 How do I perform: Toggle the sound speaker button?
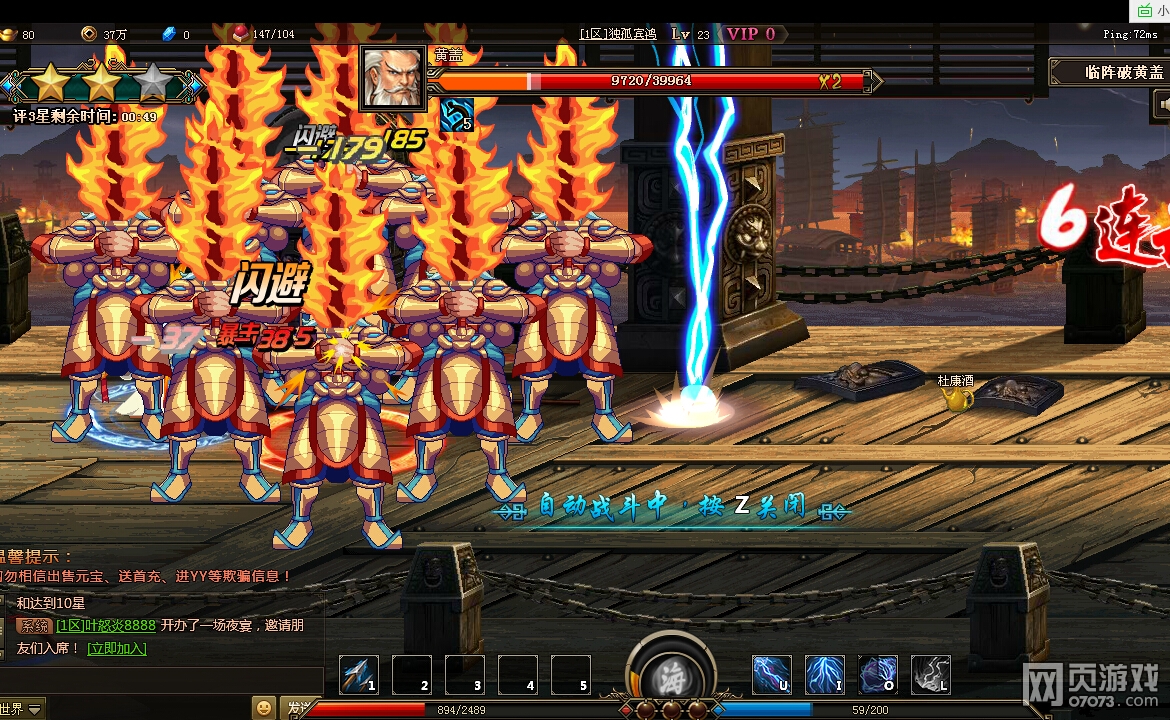pyautogui.click(x=1162, y=103)
